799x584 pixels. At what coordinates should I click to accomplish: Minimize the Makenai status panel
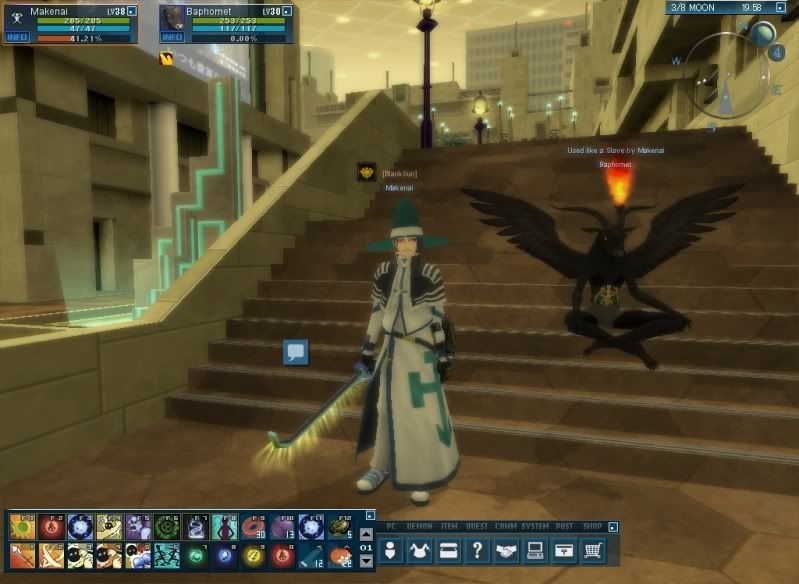(148, 10)
